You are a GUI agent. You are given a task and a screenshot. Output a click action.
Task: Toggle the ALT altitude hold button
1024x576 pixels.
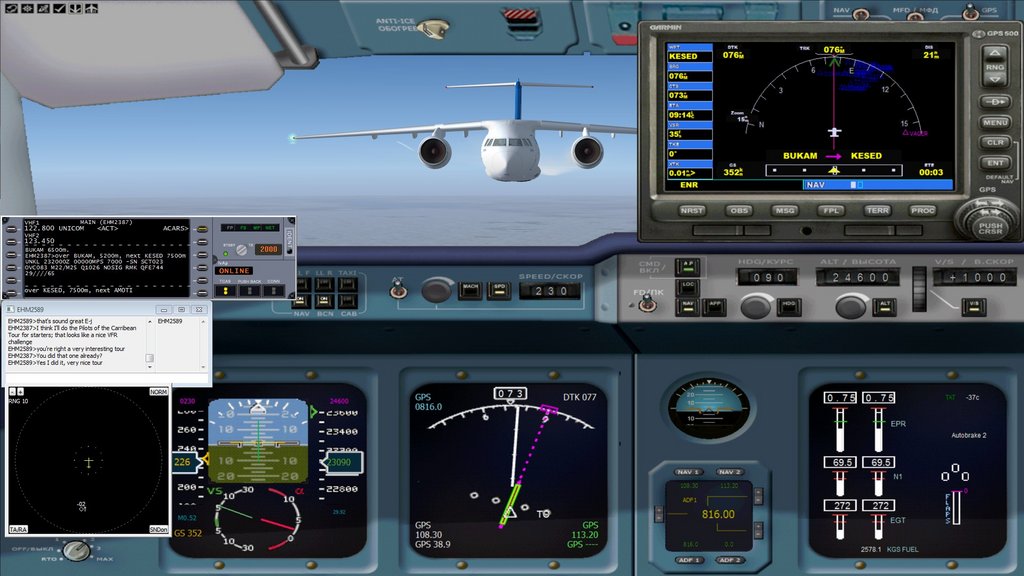[886, 304]
